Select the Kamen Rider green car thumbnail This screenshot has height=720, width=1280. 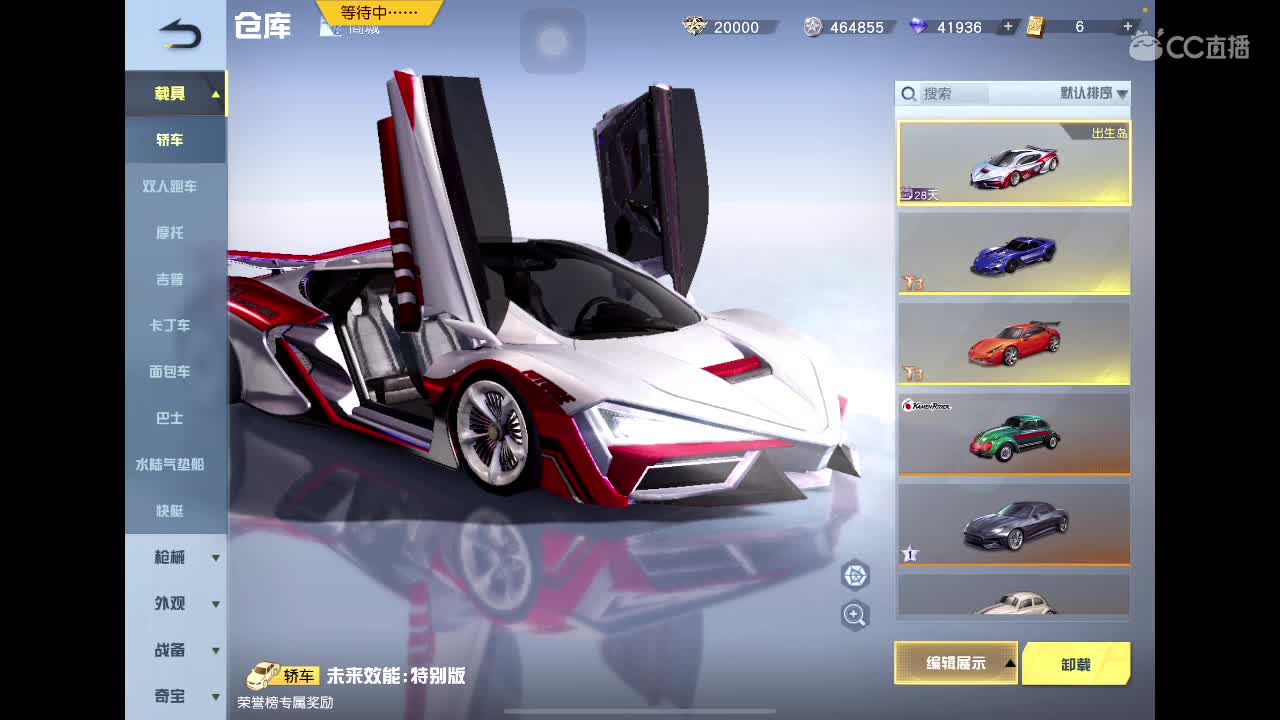tap(1013, 433)
